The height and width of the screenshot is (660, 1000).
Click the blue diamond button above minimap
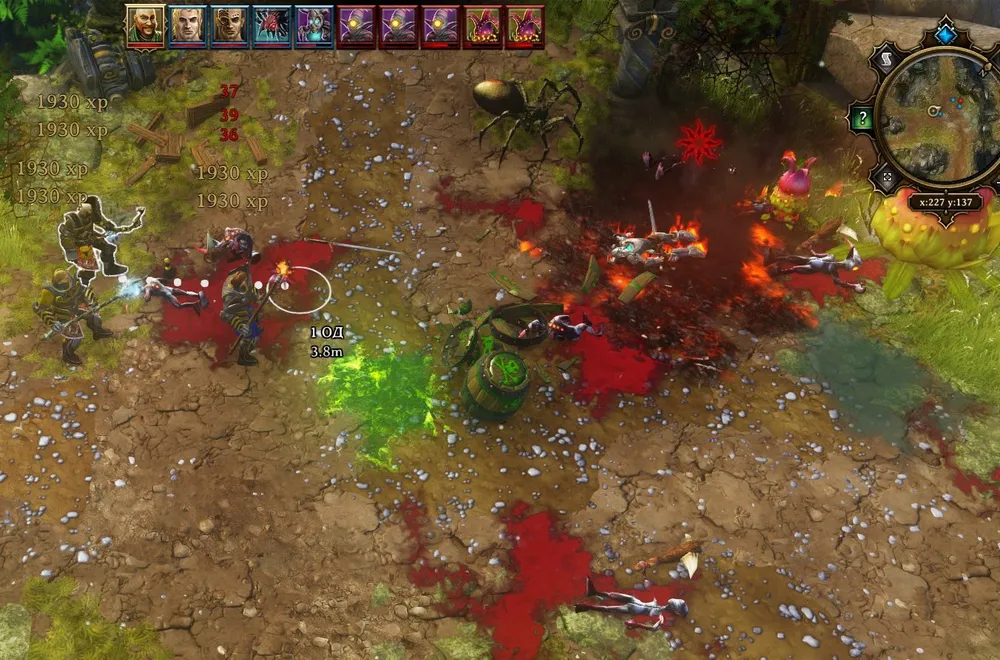[944, 36]
